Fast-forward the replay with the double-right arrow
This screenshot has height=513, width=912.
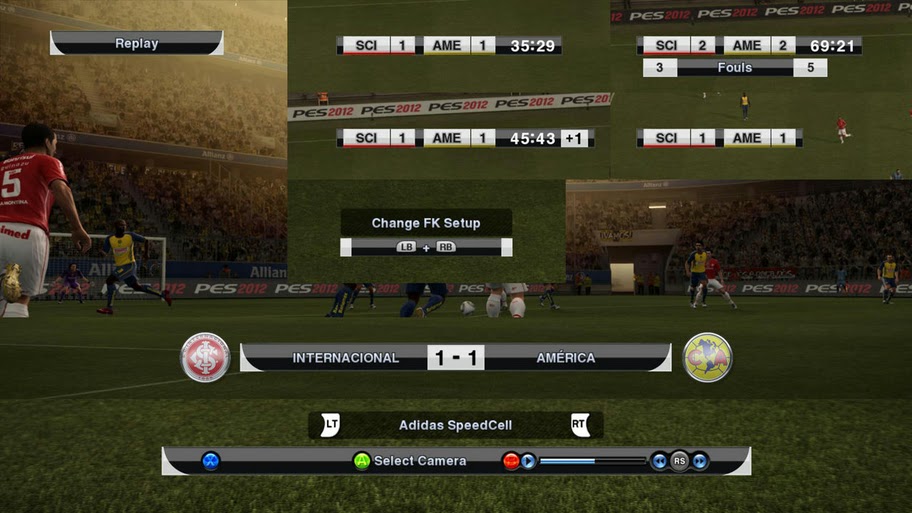pos(700,461)
